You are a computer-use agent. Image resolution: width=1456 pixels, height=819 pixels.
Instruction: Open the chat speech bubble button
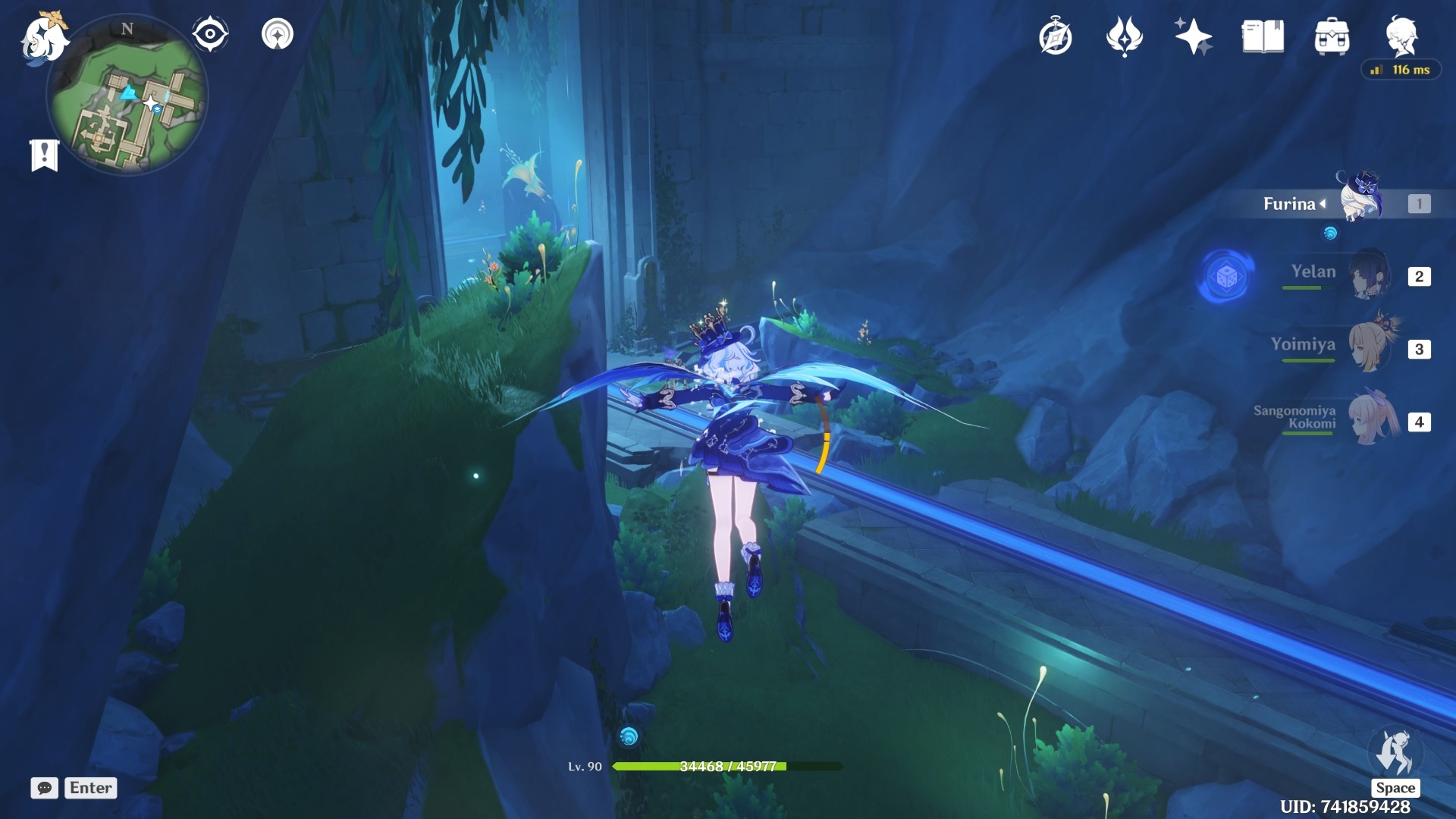click(44, 788)
